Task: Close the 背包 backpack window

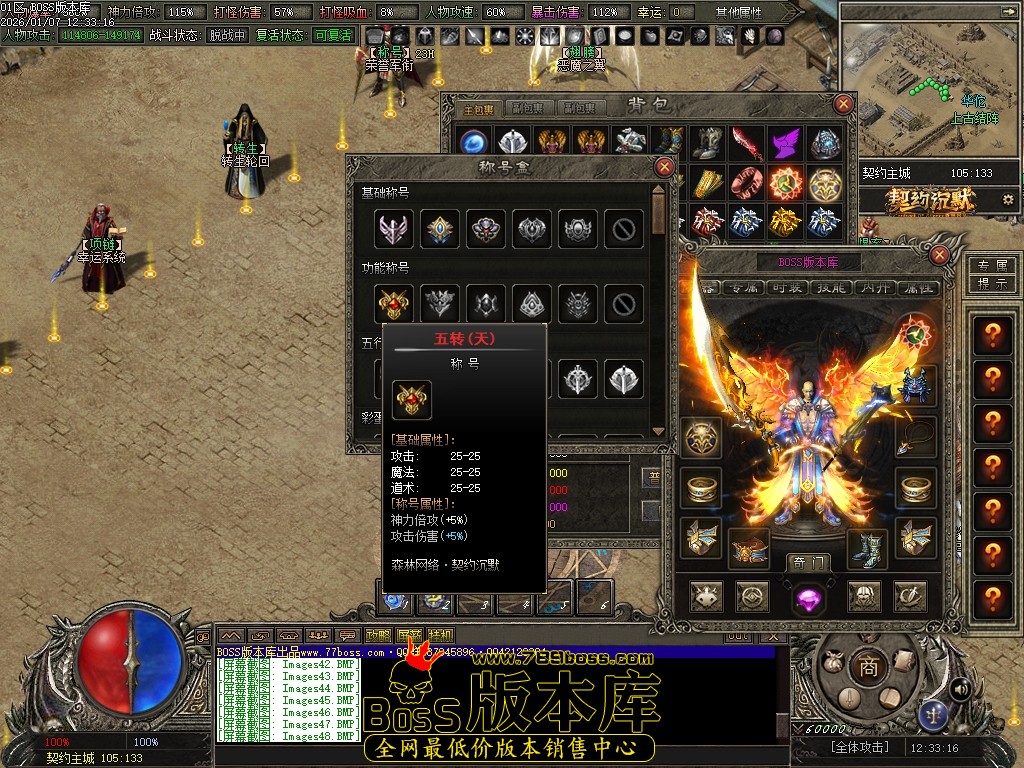Action: pyautogui.click(x=845, y=104)
